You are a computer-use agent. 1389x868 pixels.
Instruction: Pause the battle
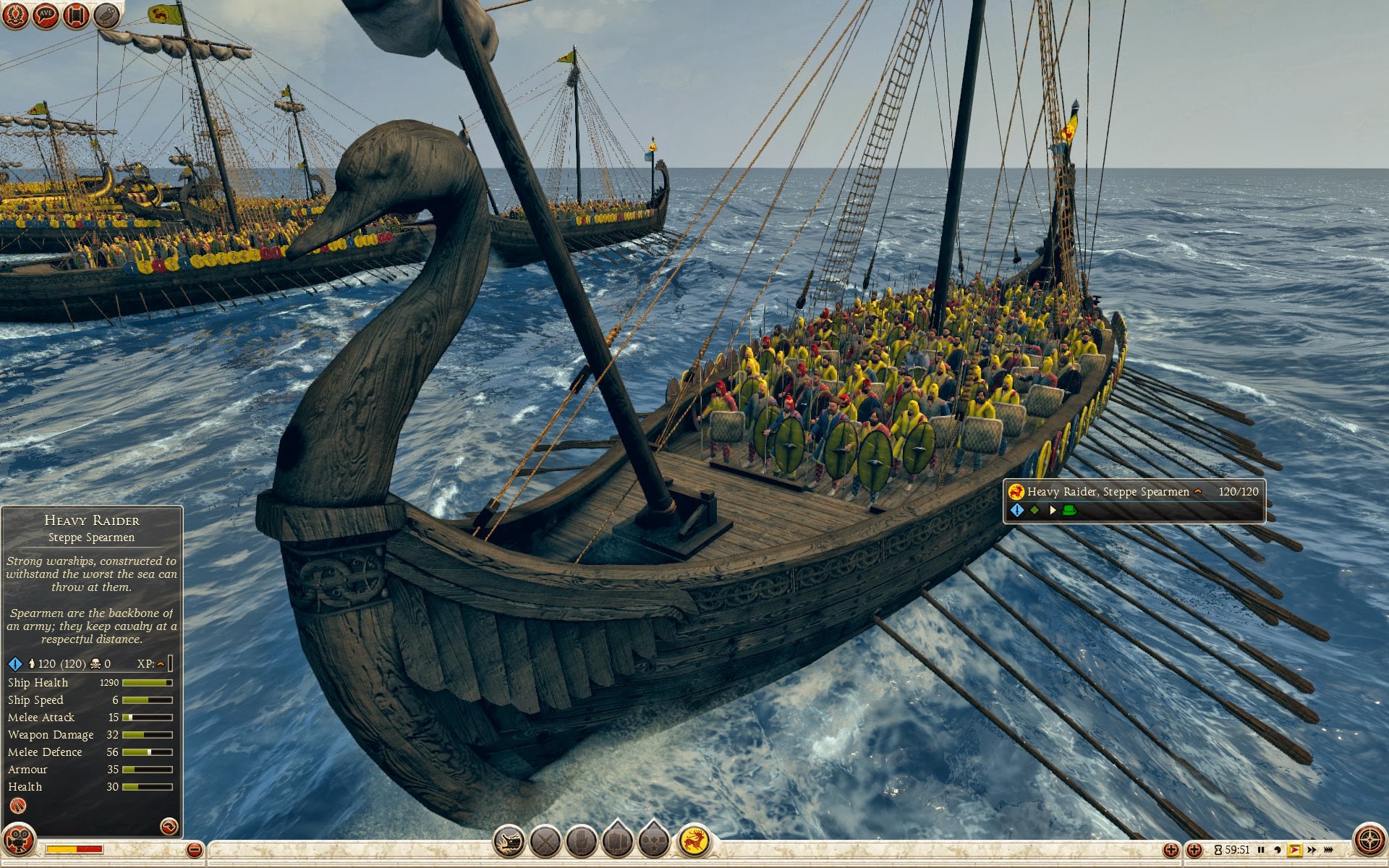pyautogui.click(x=1261, y=850)
